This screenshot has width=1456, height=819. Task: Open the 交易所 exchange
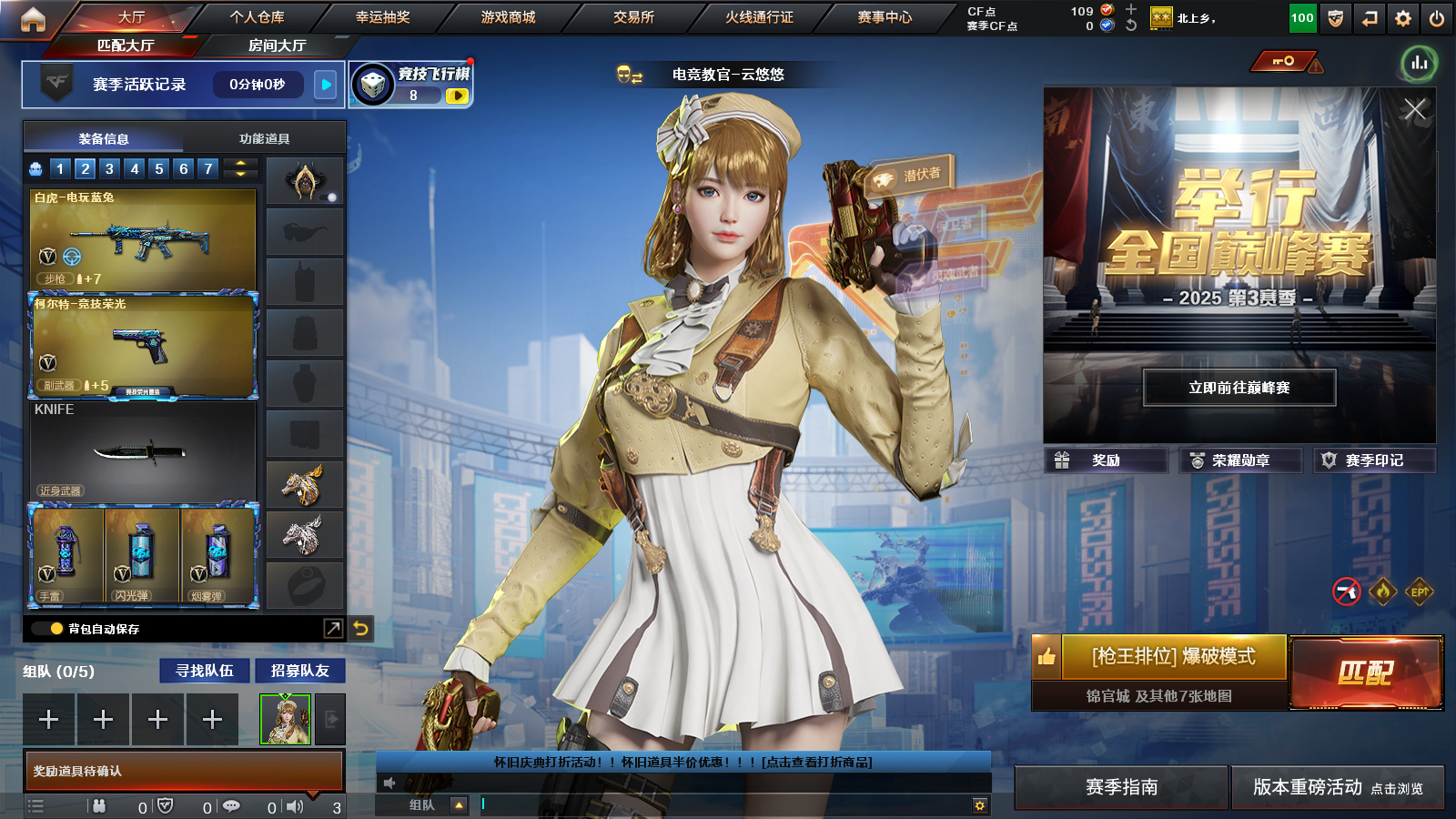[633, 17]
